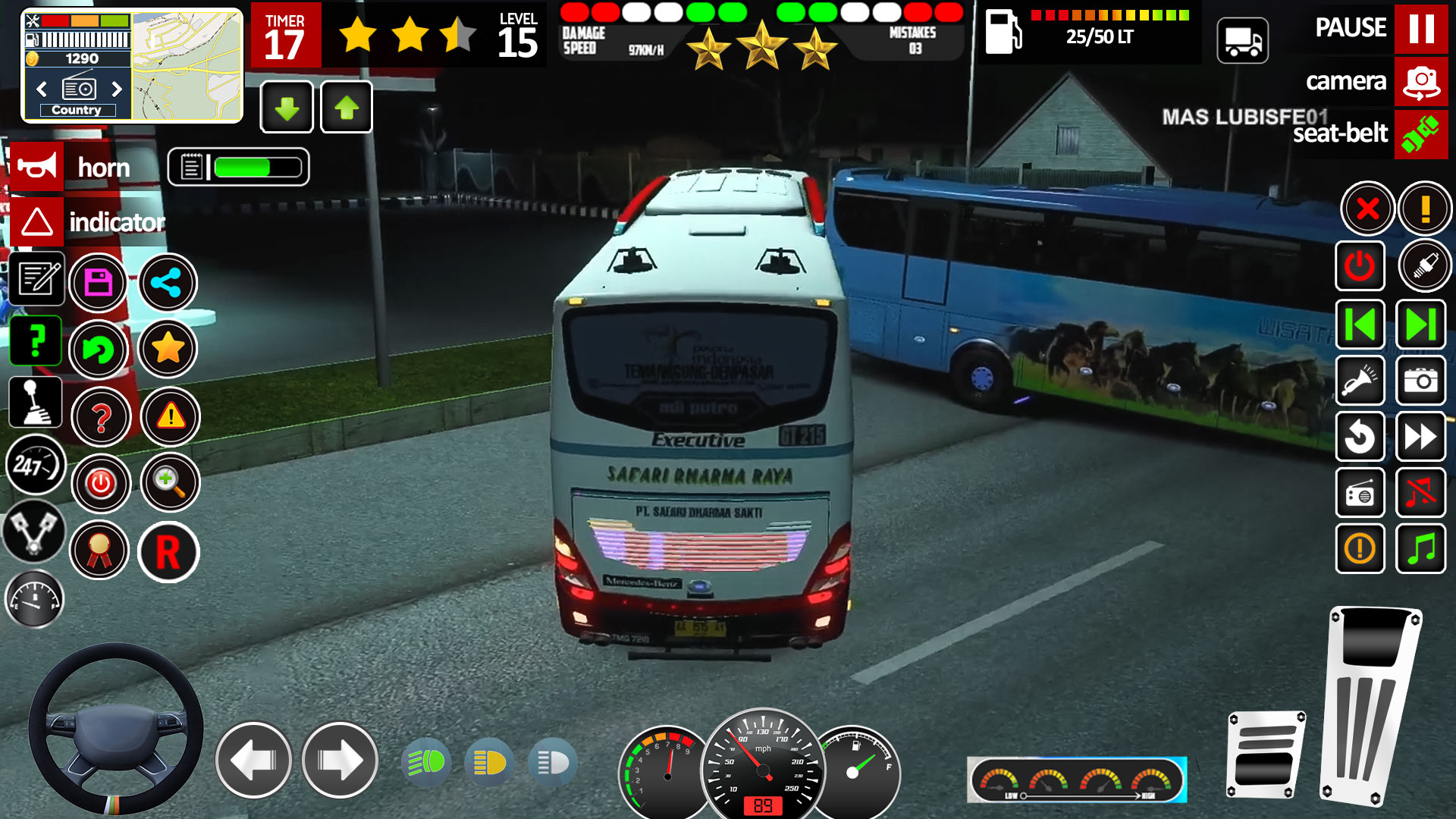Step on the accelerator pedal

1369,705
